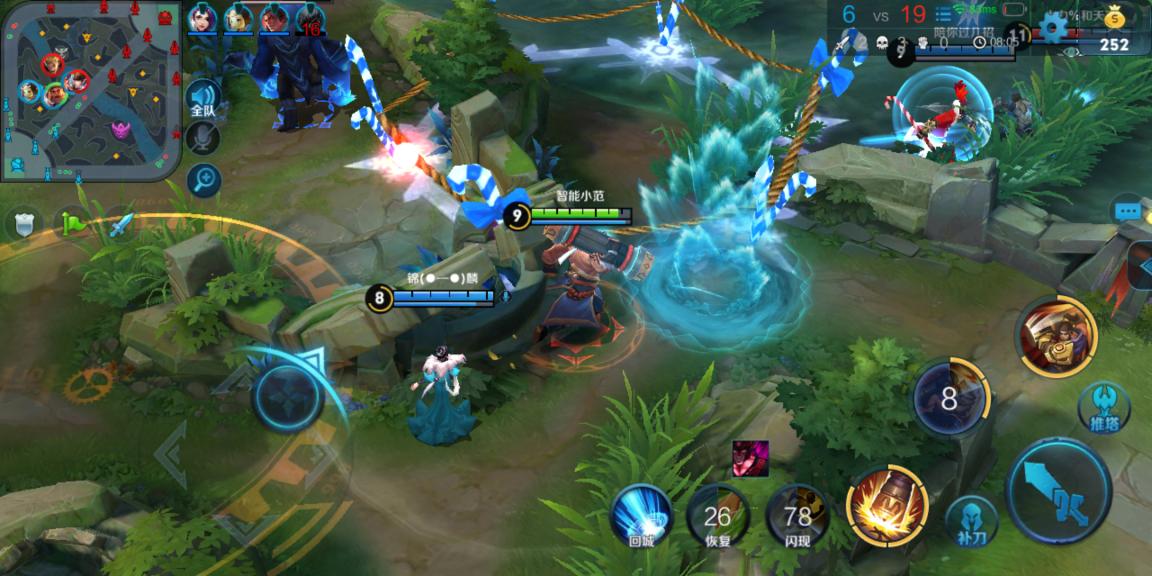Viewport: 1152px width, 576px height.
Task: Tap the magnifying glass zoom button
Action: pos(203,180)
